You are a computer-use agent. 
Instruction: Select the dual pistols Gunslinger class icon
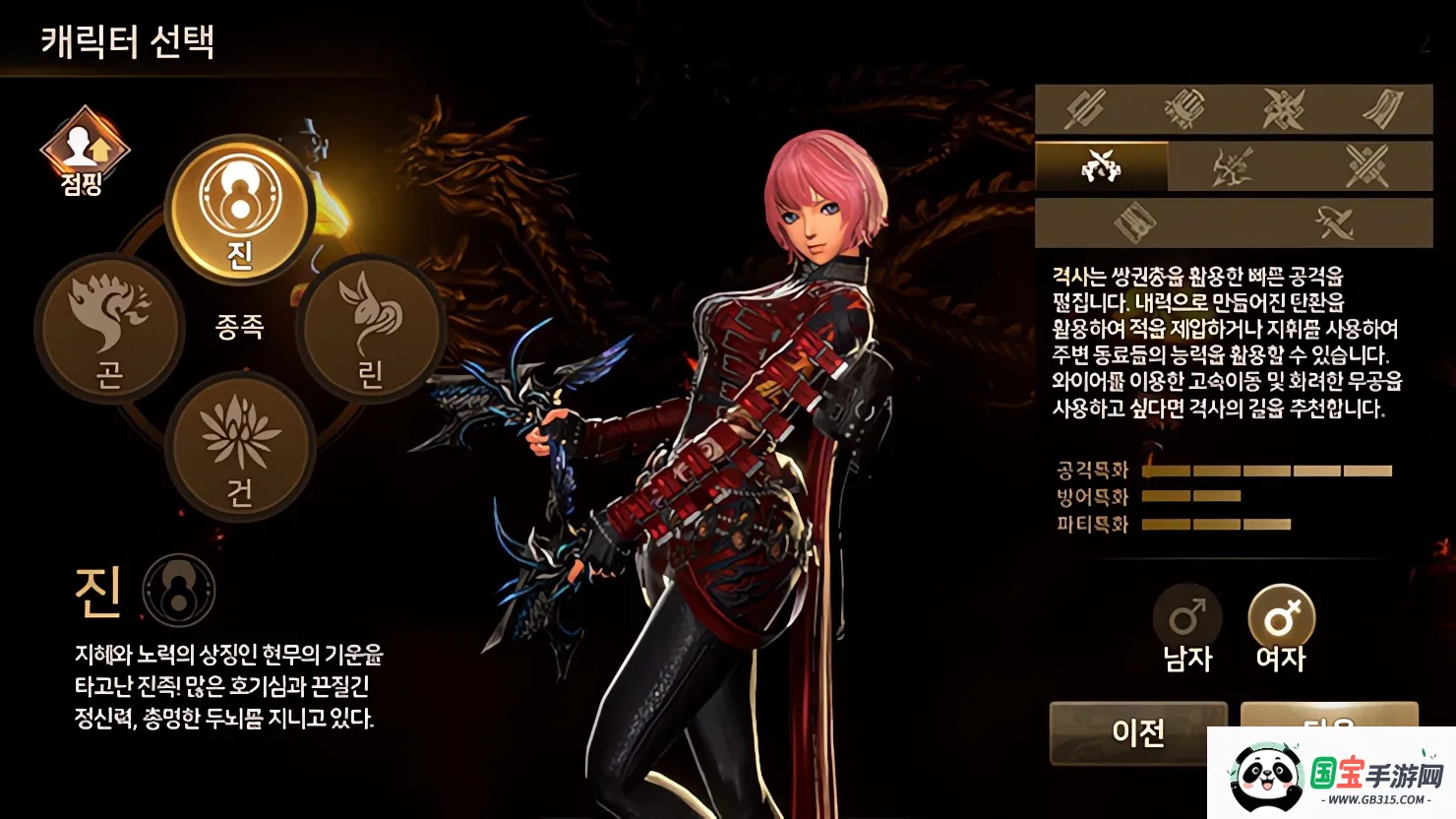coord(1103,165)
